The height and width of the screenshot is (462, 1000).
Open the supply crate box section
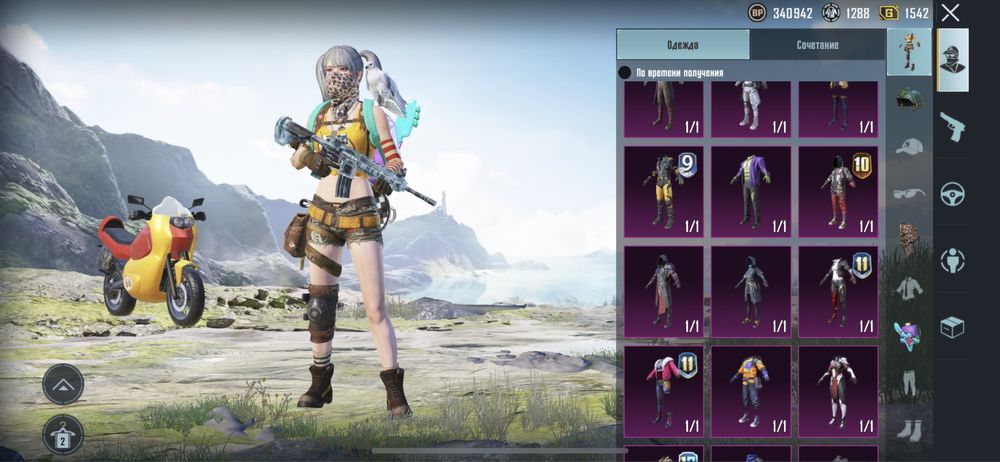(952, 327)
